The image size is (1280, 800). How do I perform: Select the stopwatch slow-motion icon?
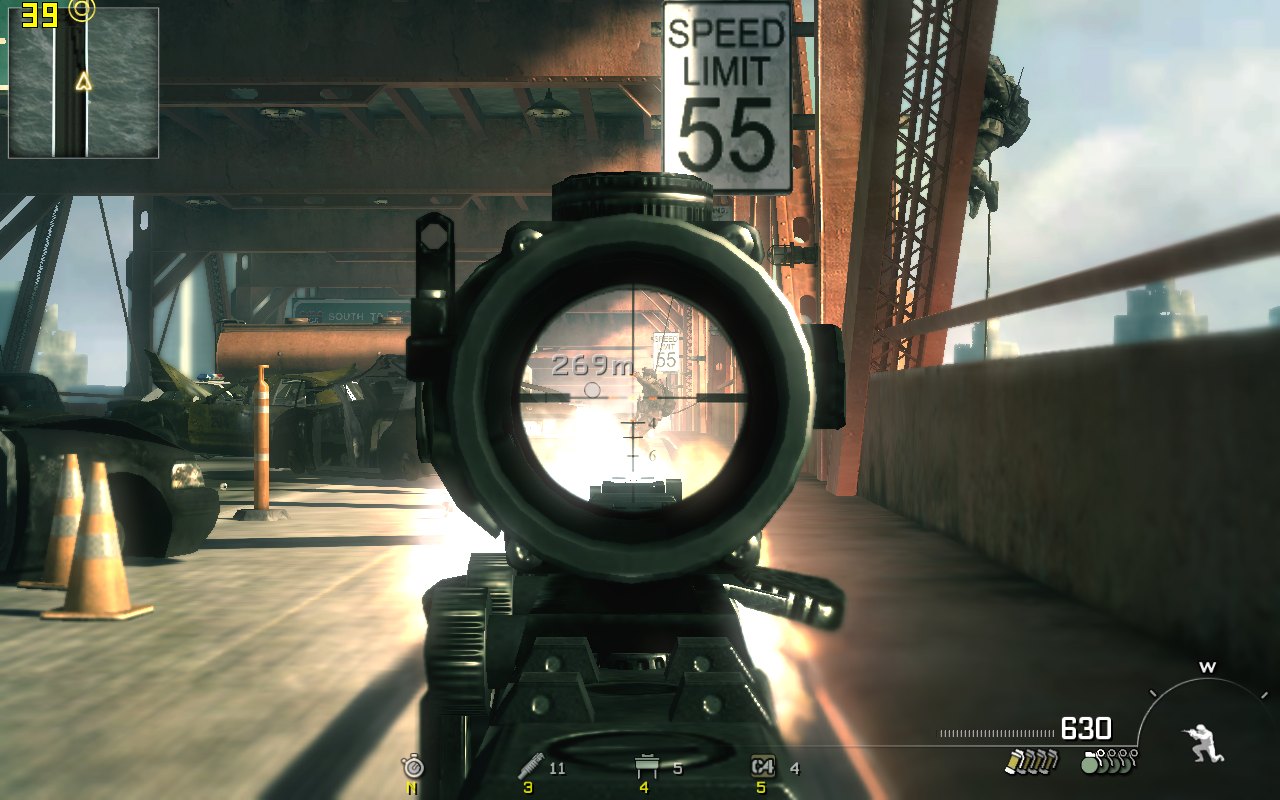tap(412, 767)
